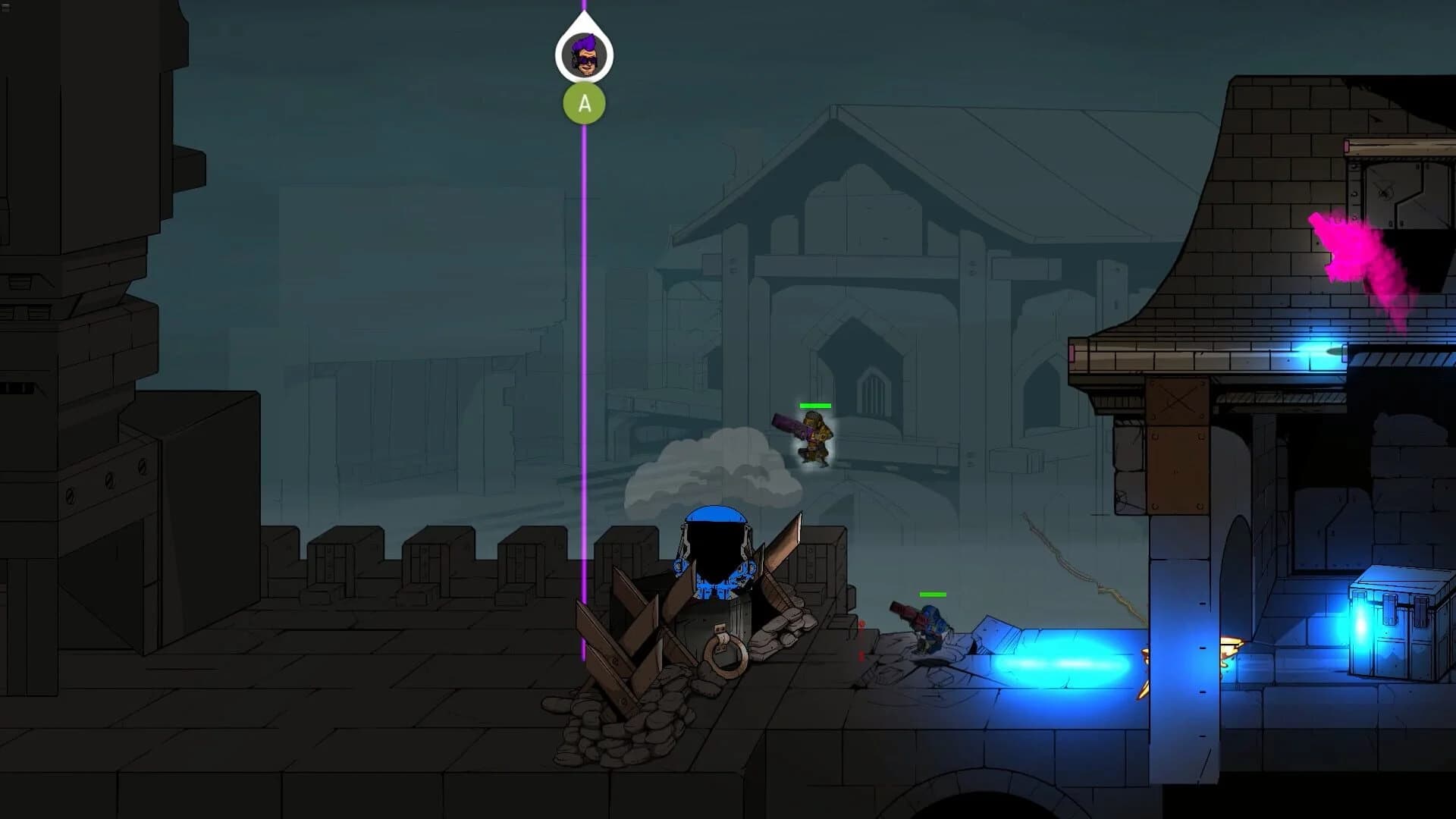The height and width of the screenshot is (819, 1456).
Task: Click the white teardrop spawn indicator
Action: (x=584, y=30)
